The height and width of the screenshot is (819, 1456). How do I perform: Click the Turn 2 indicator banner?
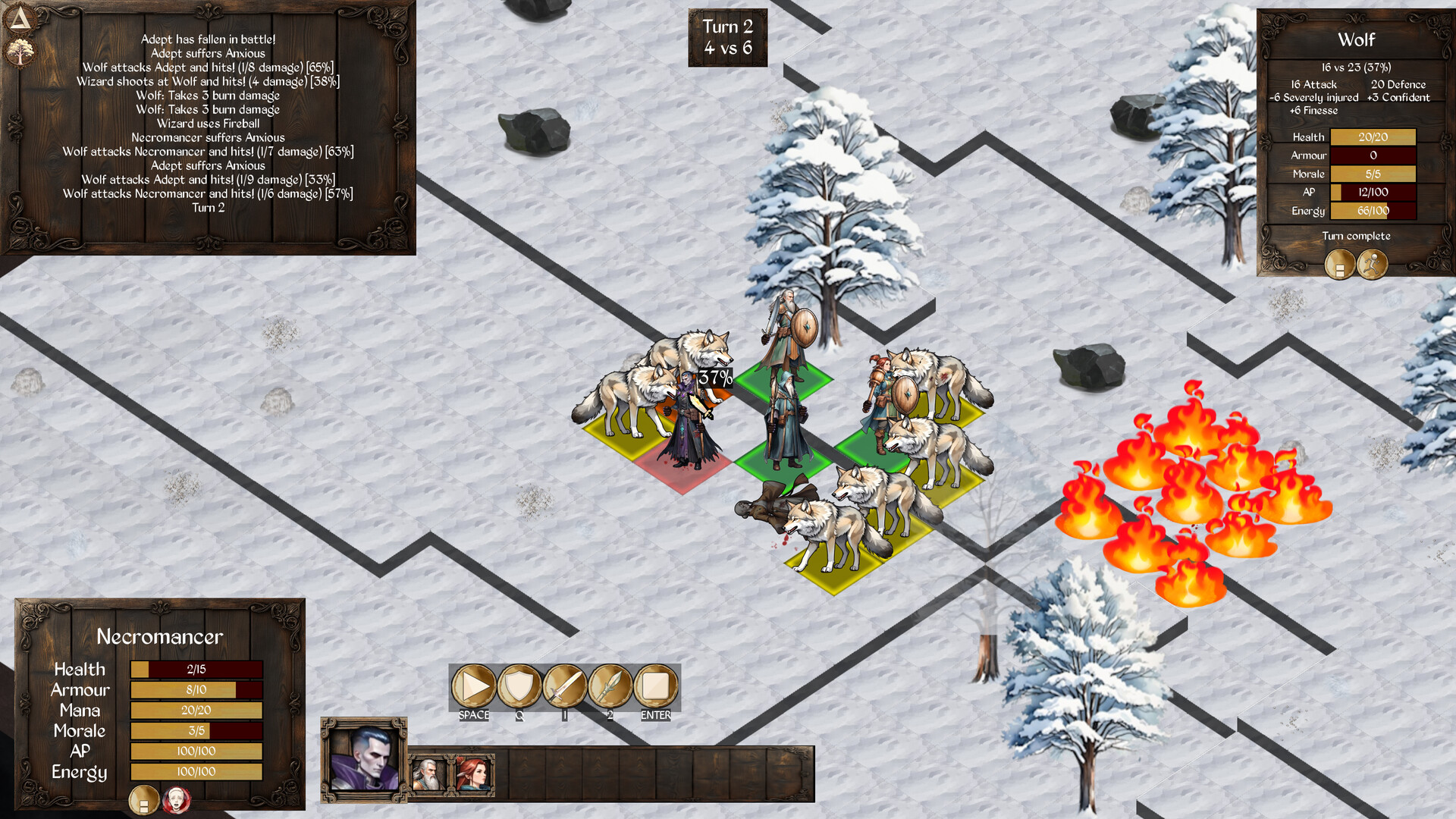727,38
